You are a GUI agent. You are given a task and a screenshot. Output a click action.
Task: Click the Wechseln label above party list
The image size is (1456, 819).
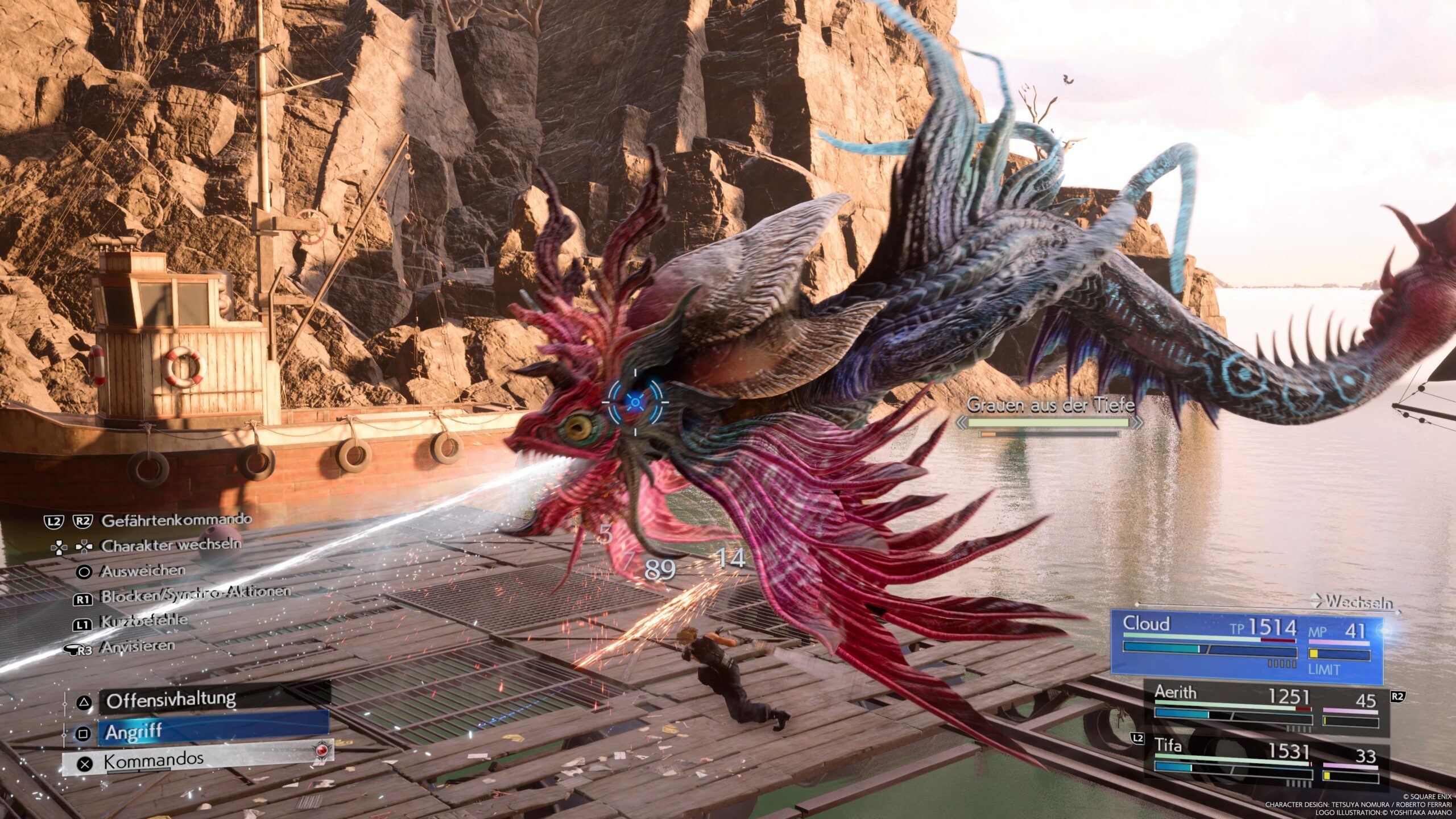[x=1358, y=602]
